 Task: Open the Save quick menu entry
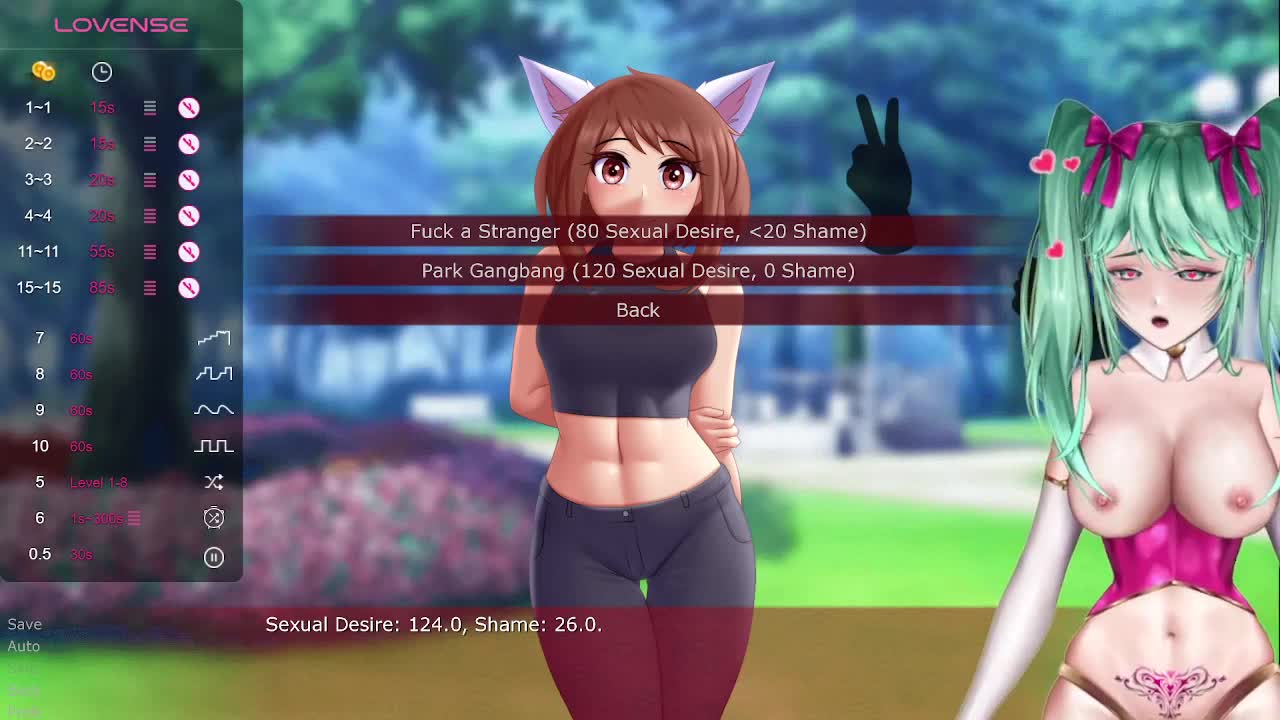coord(25,624)
